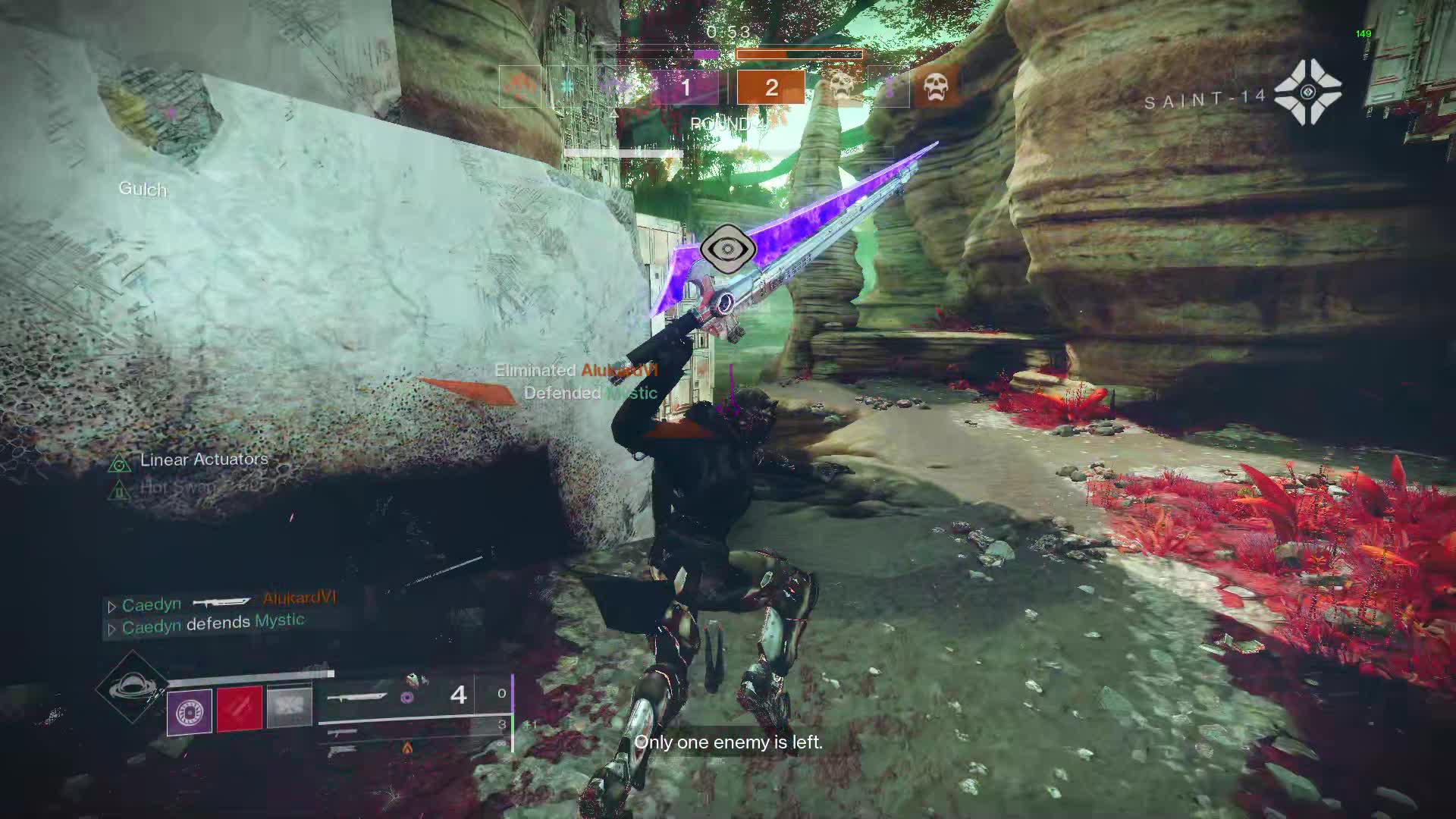1456x819 pixels.
Task: Select the cyan Stasis teammate icon
Action: 566,87
